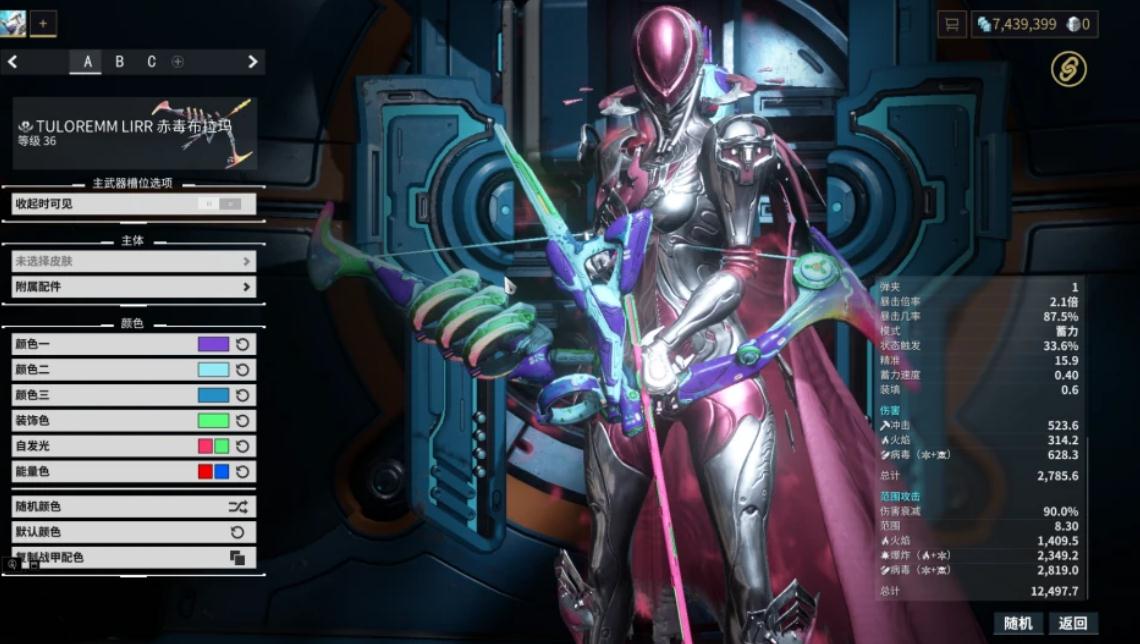
Task: Pick the purple 颜色一 swatch
Action: [x=213, y=345]
